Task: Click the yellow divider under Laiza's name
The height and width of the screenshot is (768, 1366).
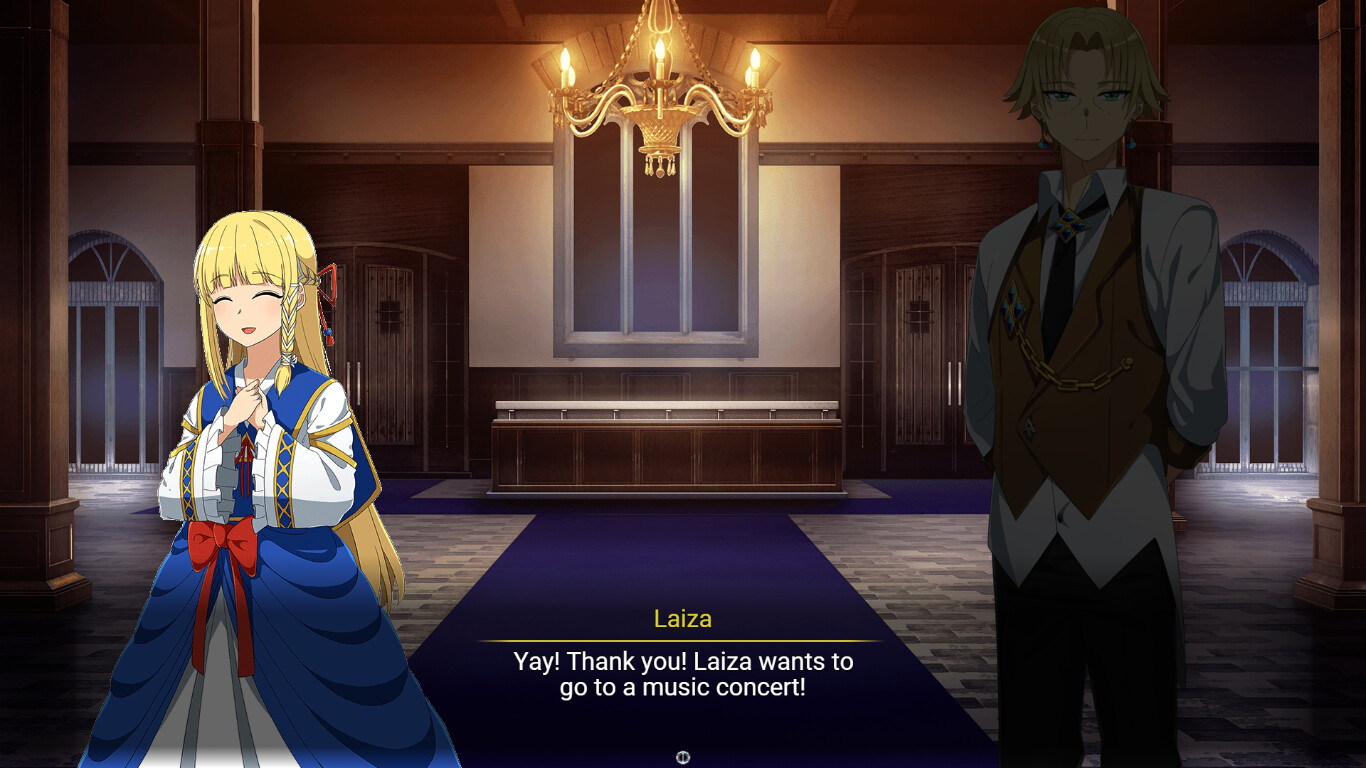Action: coord(683,640)
